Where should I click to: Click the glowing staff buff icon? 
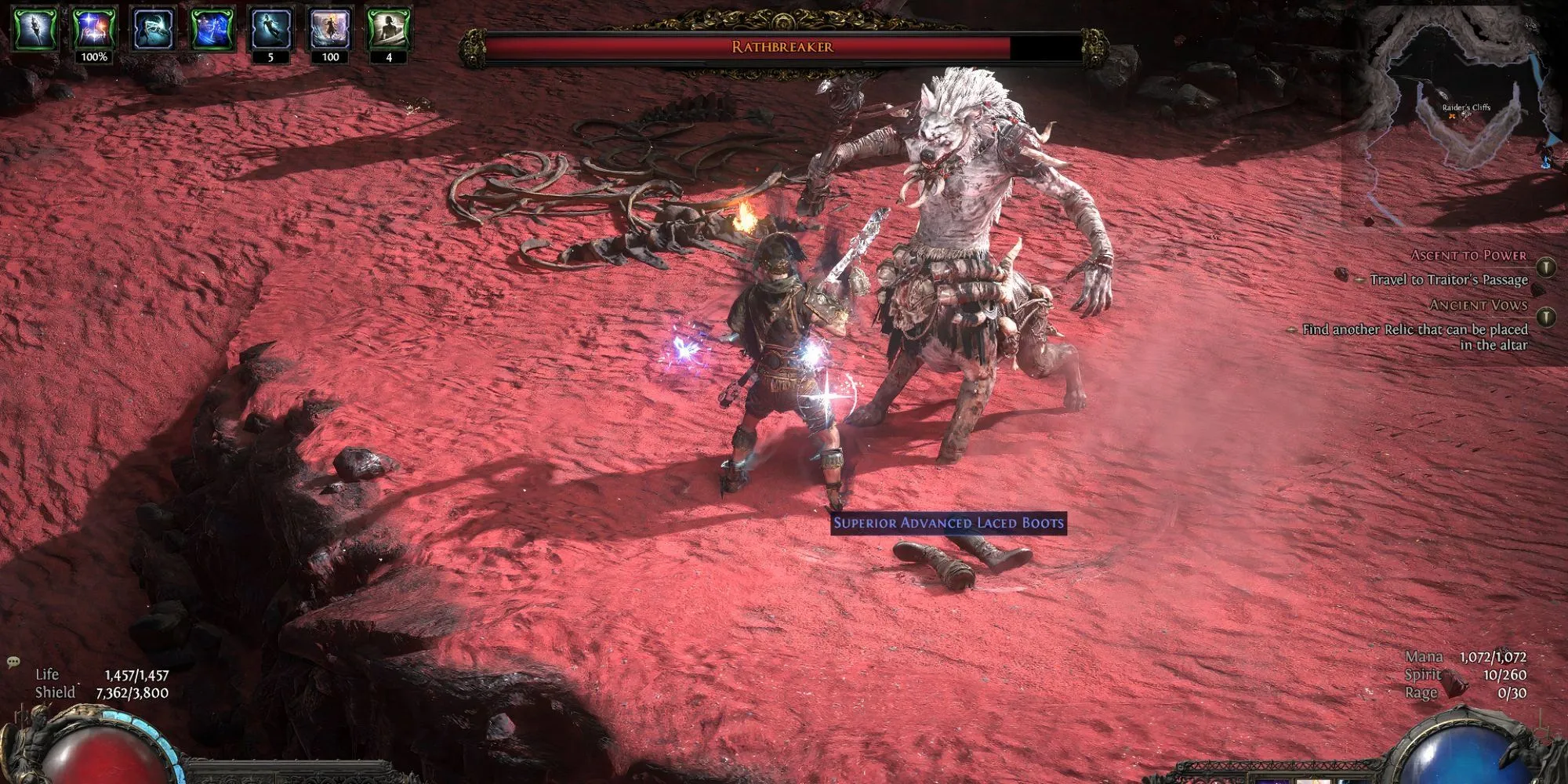(35, 28)
